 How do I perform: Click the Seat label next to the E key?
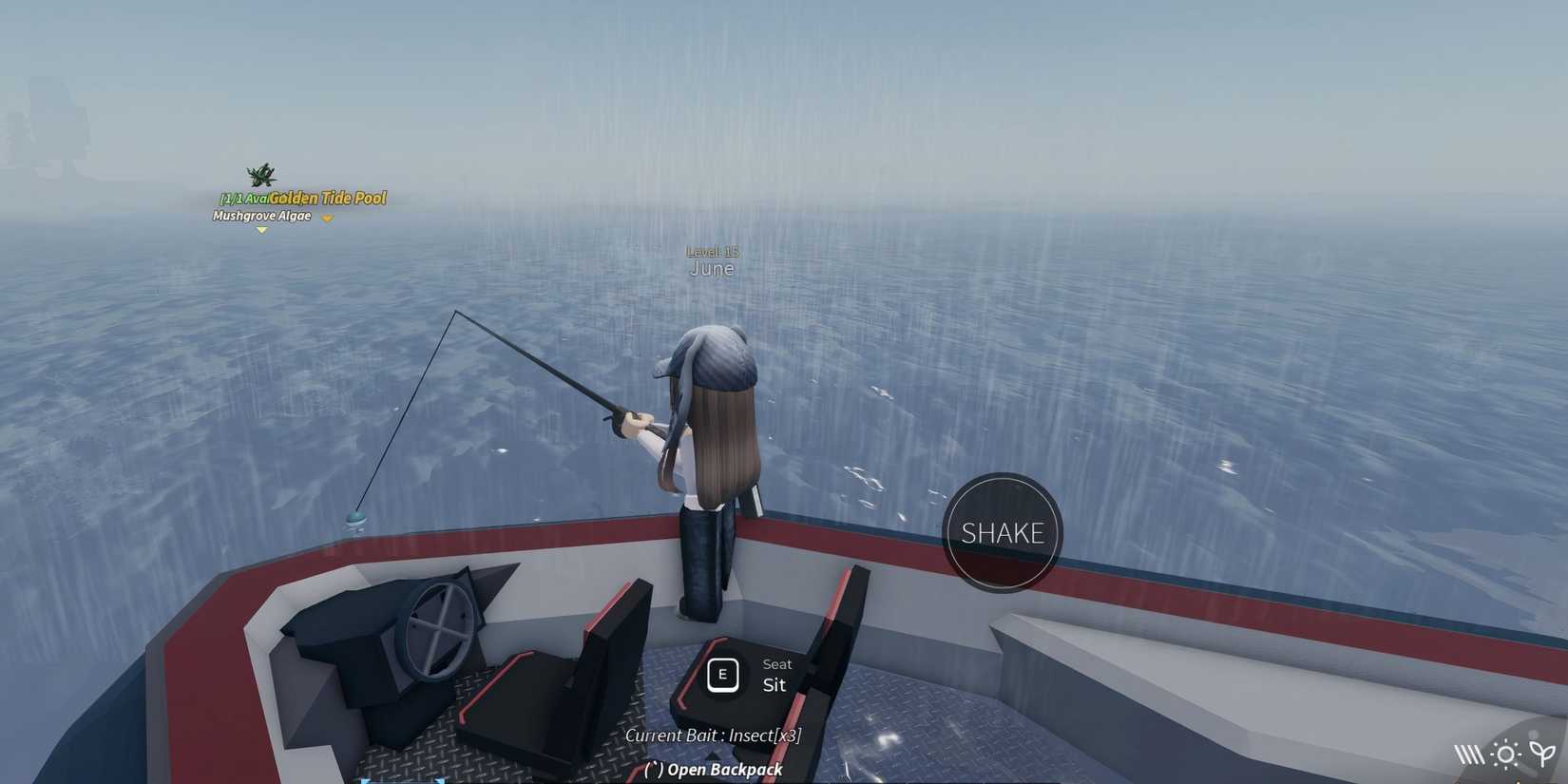[776, 663]
